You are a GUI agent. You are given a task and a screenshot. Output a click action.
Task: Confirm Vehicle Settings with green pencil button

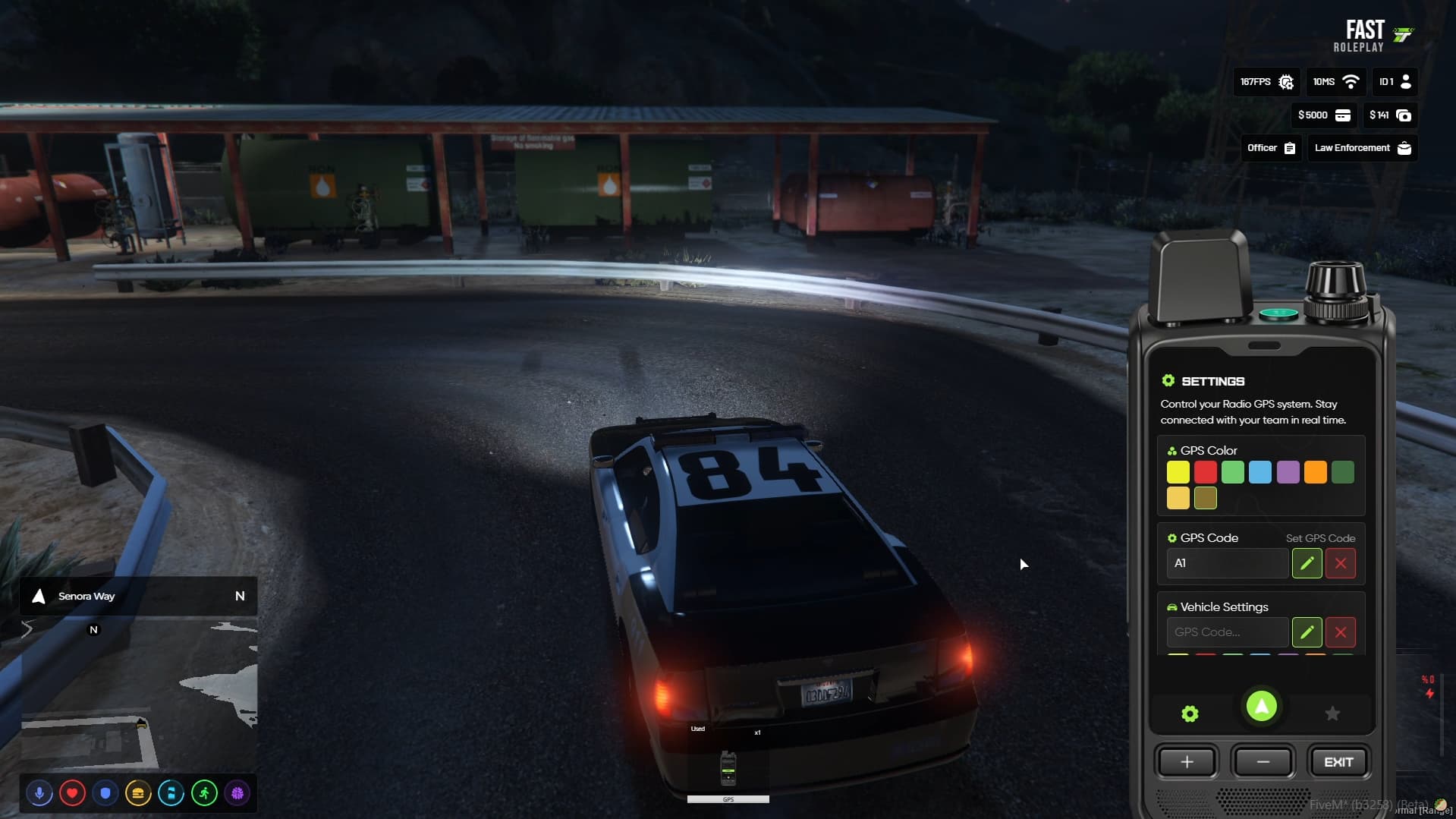pos(1307,632)
